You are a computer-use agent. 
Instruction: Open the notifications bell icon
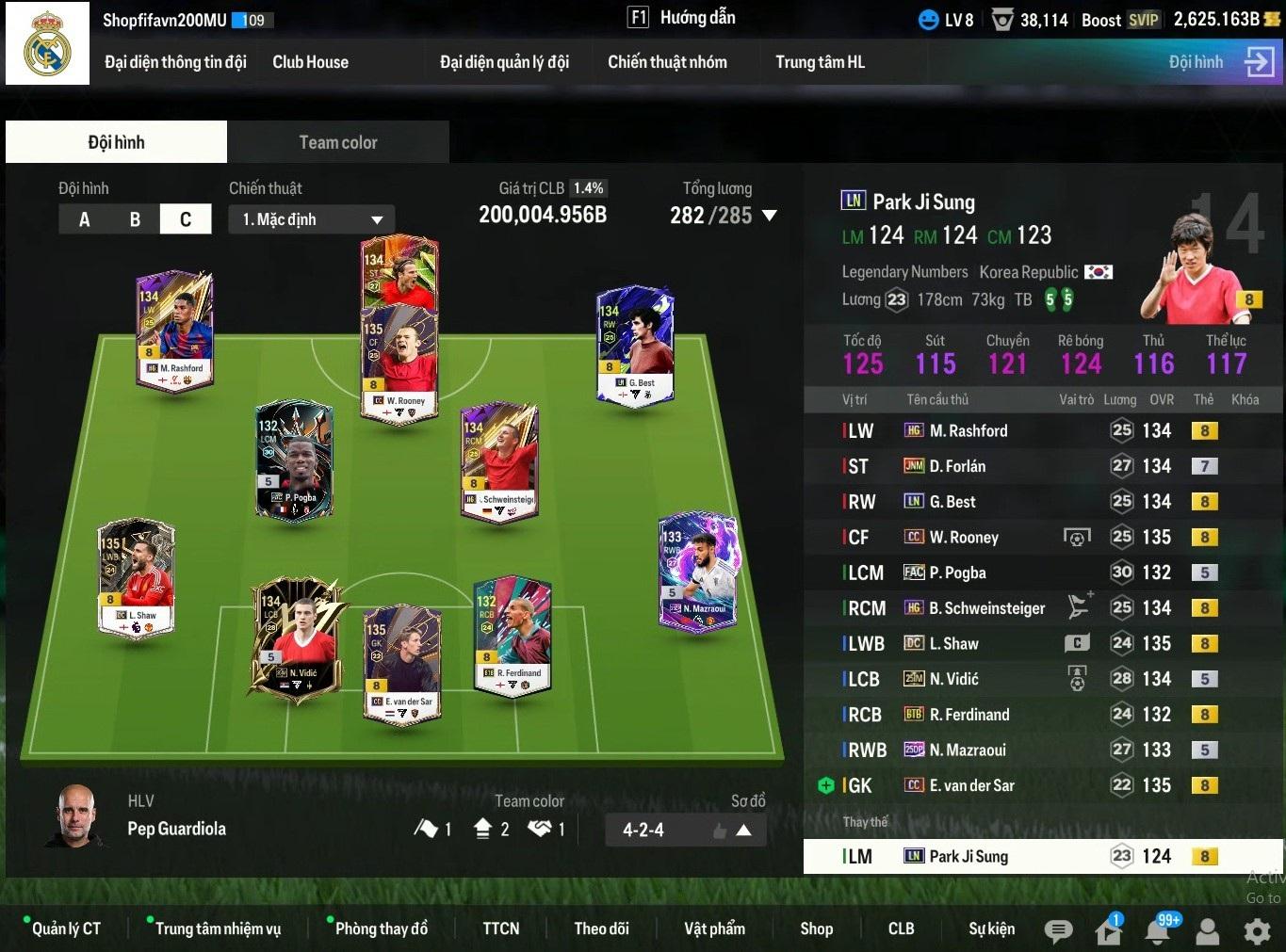[x=1158, y=931]
